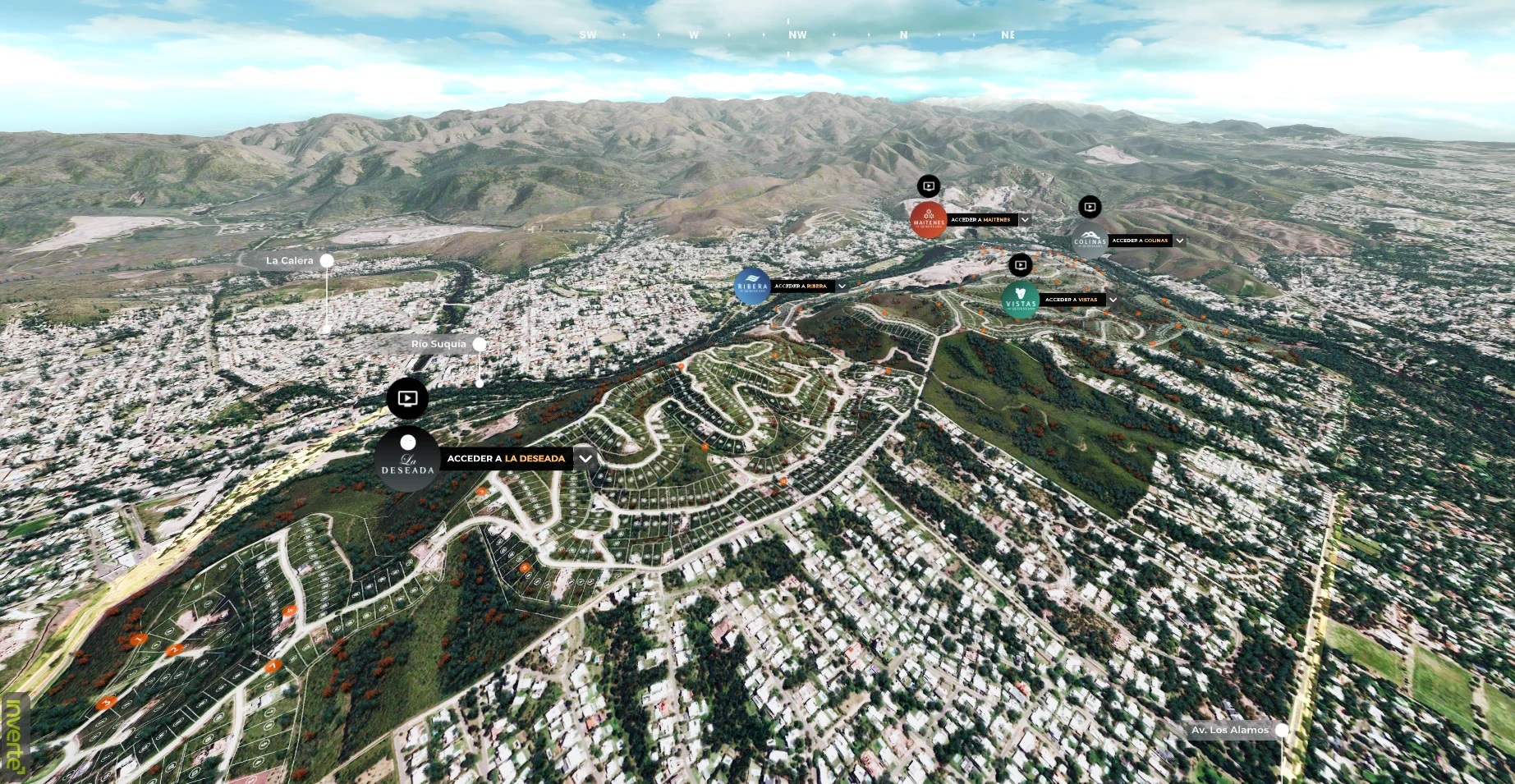The height and width of the screenshot is (784, 1515).
Task: Play the video above the Colinas badge
Action: (1090, 207)
